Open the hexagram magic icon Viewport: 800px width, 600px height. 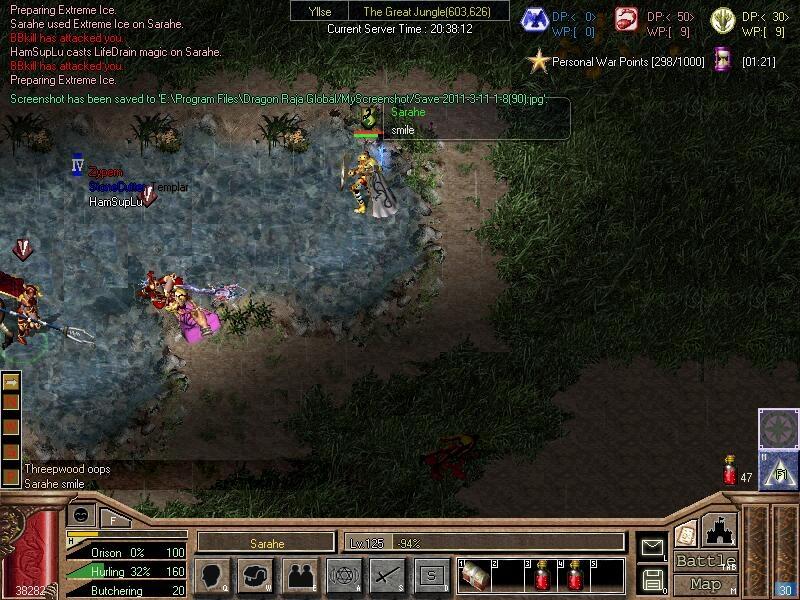[x=343, y=575]
